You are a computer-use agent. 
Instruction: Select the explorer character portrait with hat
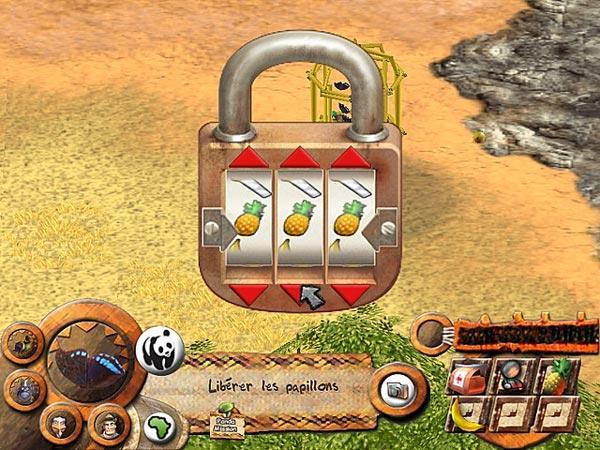108,424
